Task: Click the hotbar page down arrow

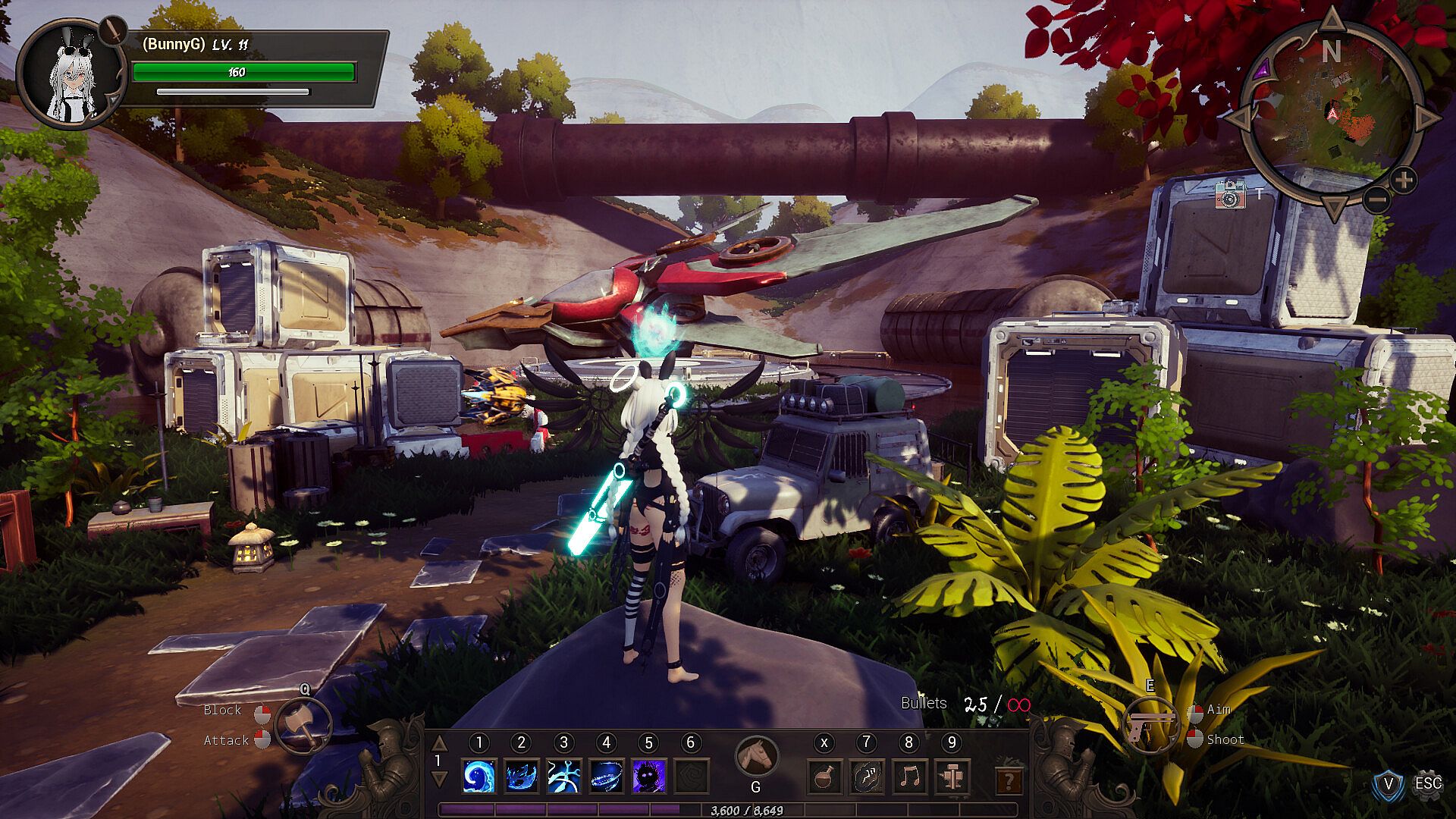Action: tap(438, 779)
